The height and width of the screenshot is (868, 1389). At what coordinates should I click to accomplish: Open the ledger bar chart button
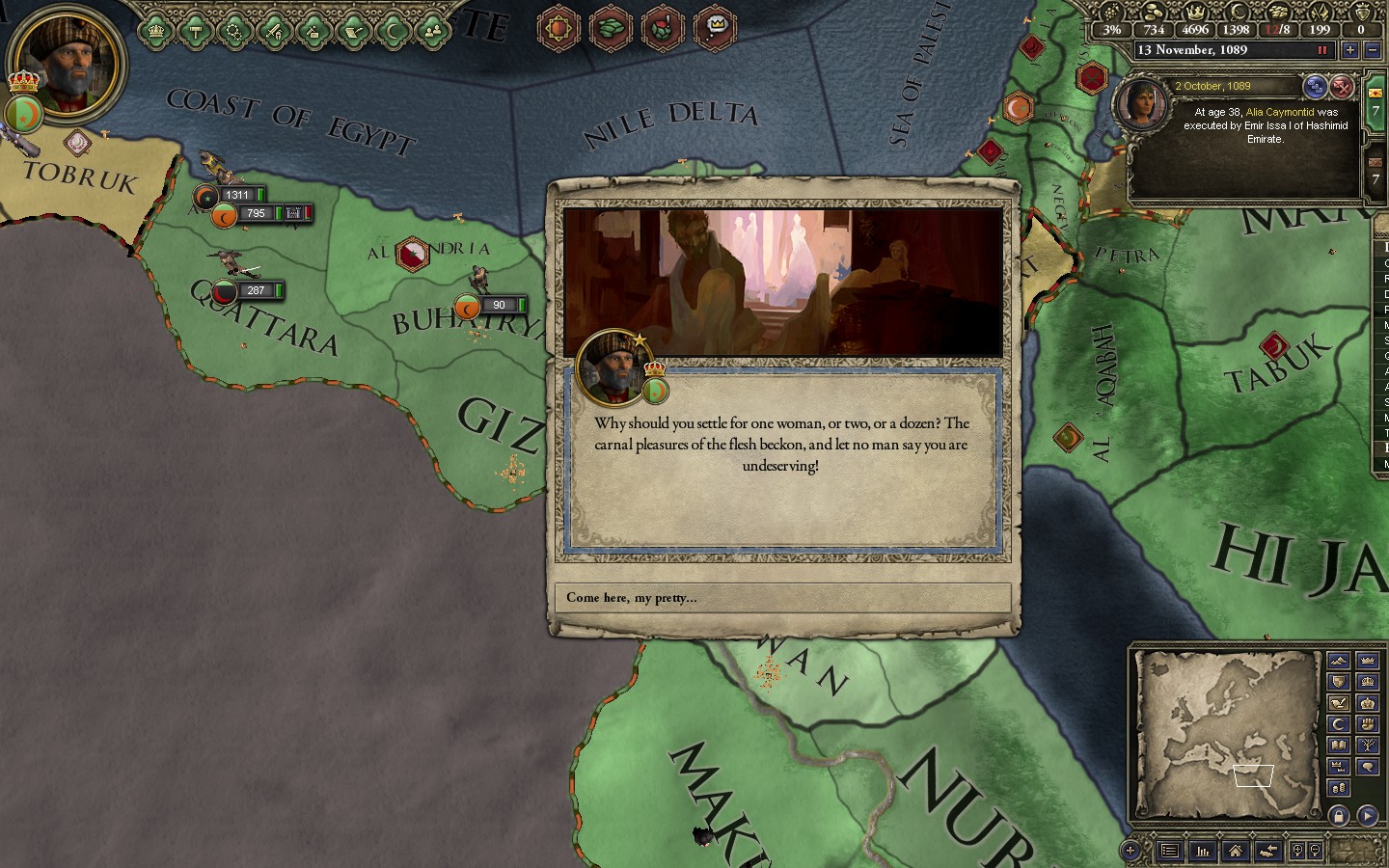pos(1203,851)
